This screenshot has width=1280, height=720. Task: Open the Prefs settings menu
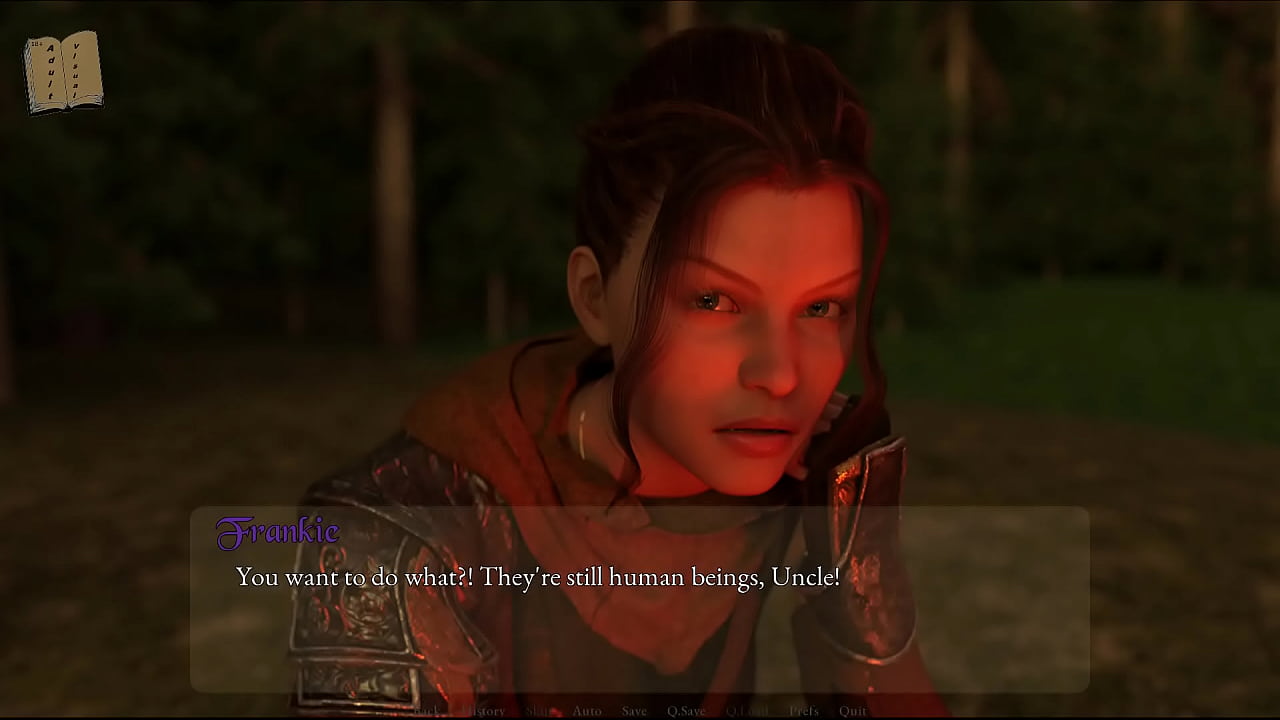tap(804, 711)
